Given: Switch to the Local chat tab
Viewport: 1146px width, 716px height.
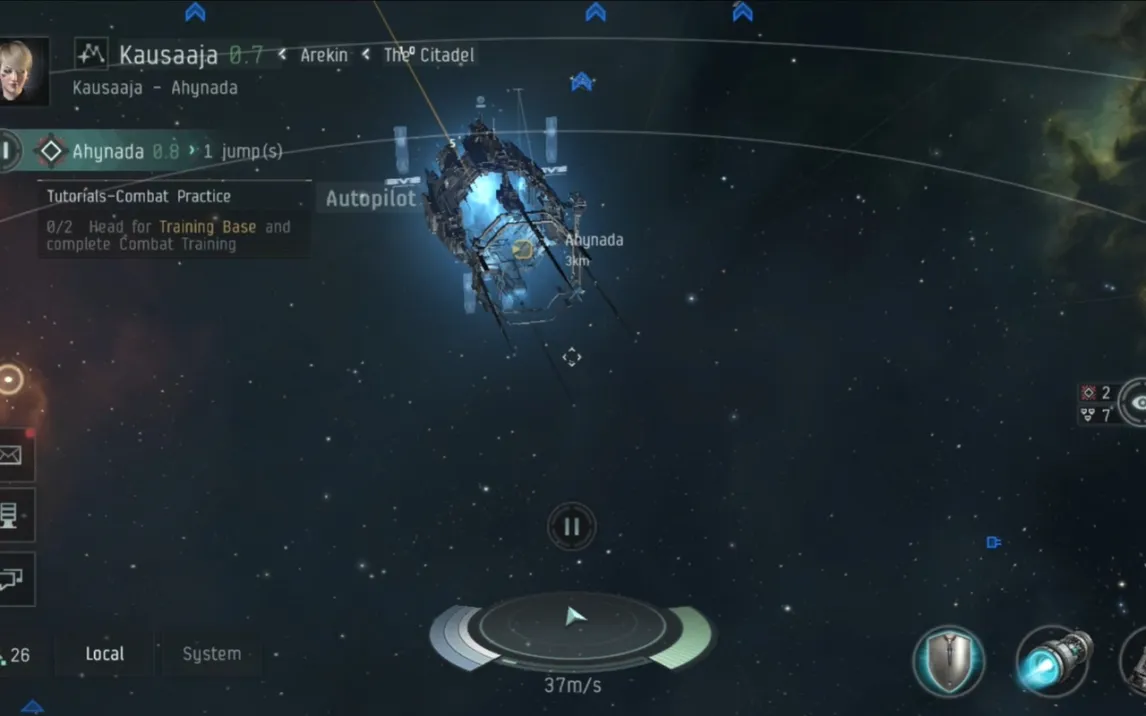Looking at the screenshot, I should 105,654.
